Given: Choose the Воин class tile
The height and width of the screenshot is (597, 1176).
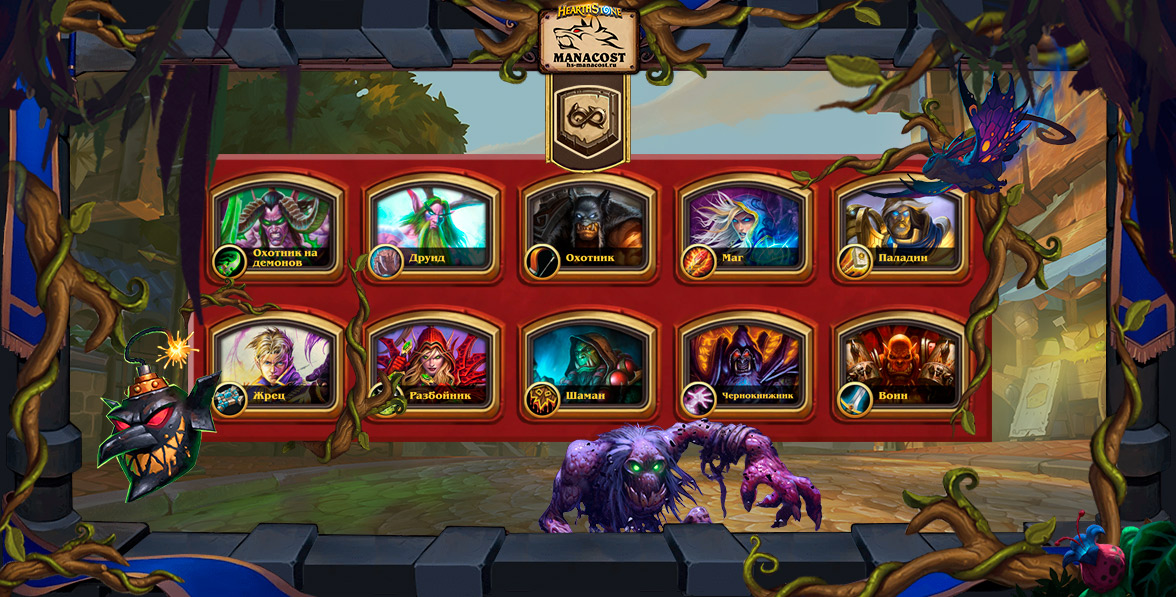Looking at the screenshot, I should [x=900, y=364].
